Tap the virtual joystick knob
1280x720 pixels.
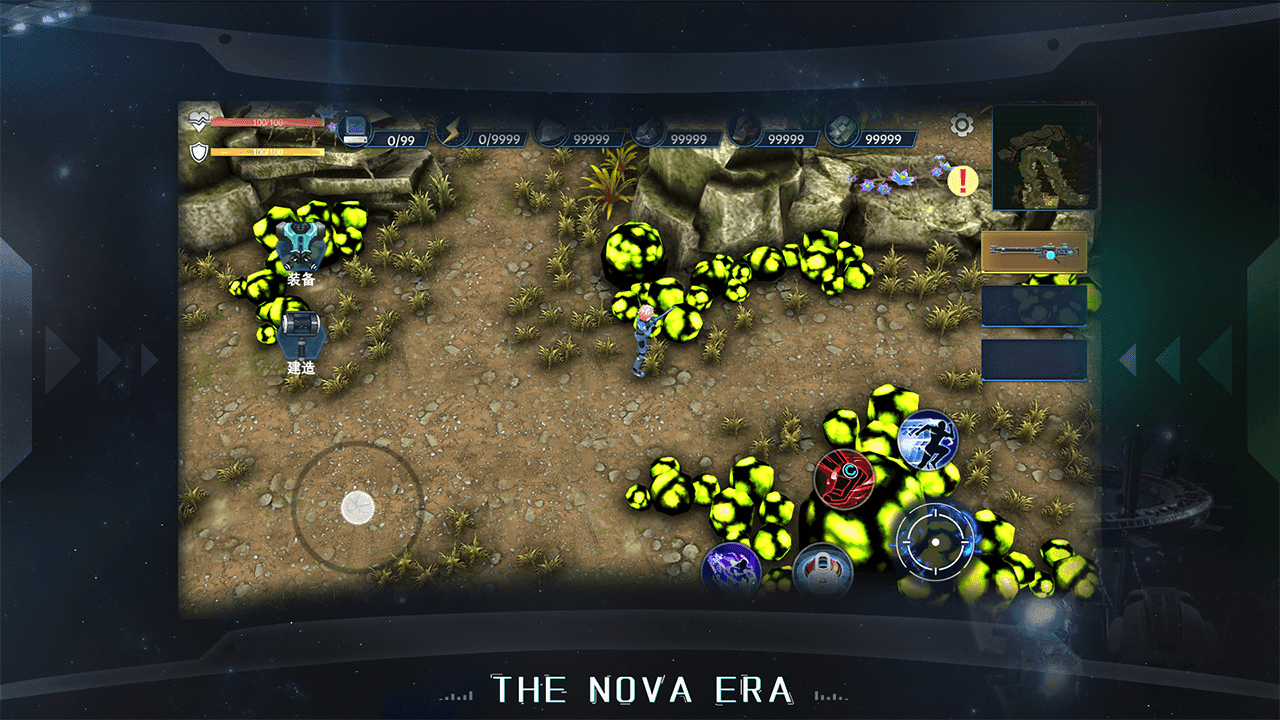point(357,507)
